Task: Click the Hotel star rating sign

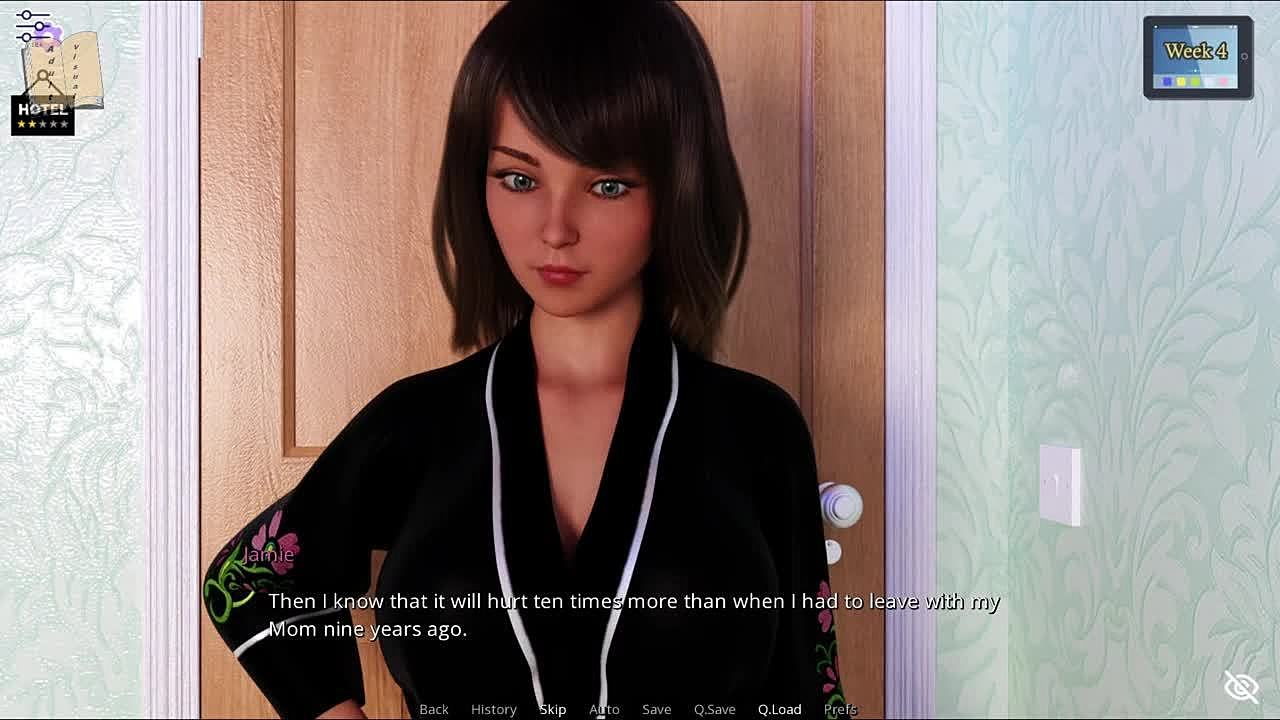Action: pyautogui.click(x=43, y=116)
